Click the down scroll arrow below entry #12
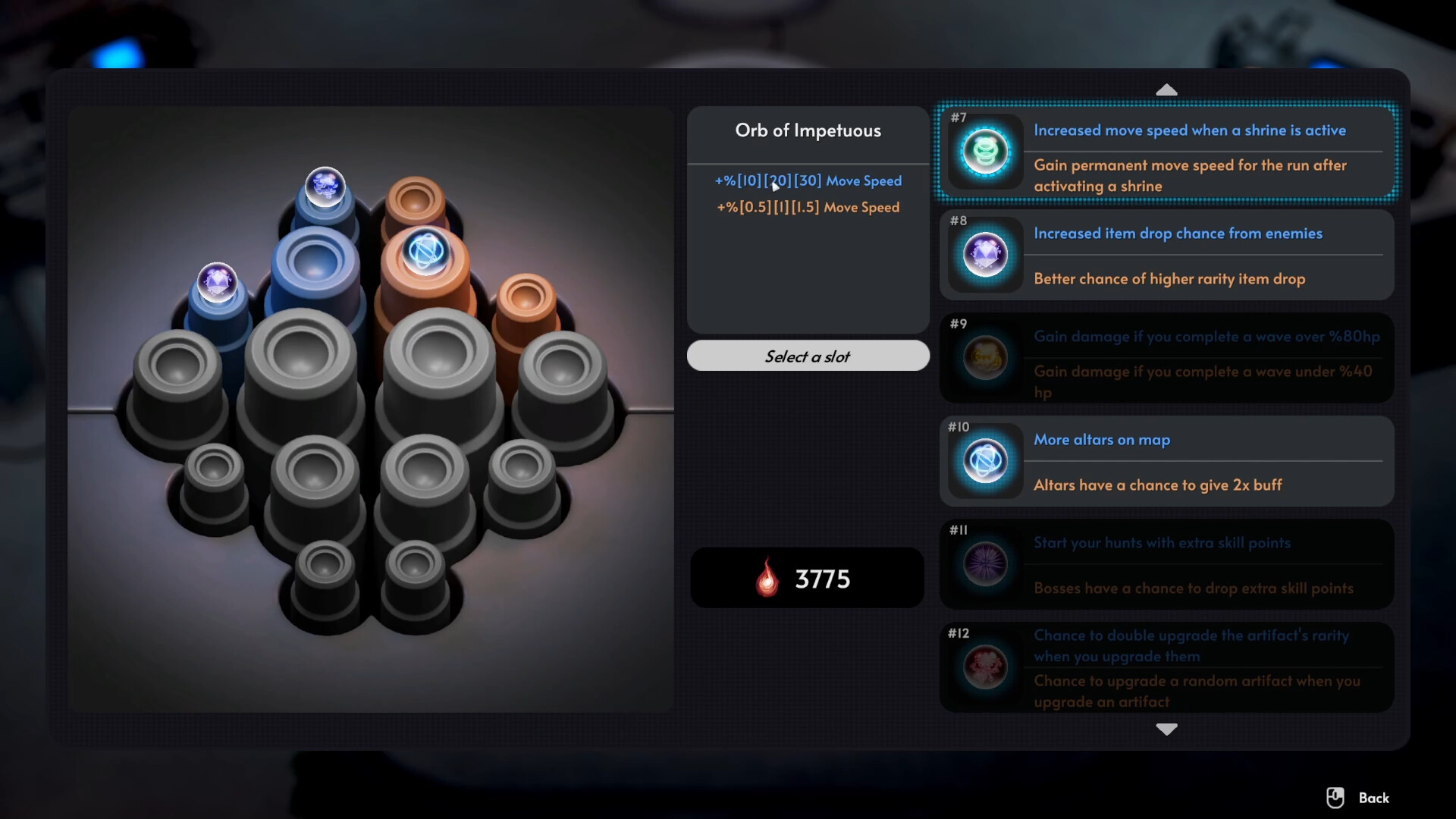The width and height of the screenshot is (1456, 819). (1166, 730)
